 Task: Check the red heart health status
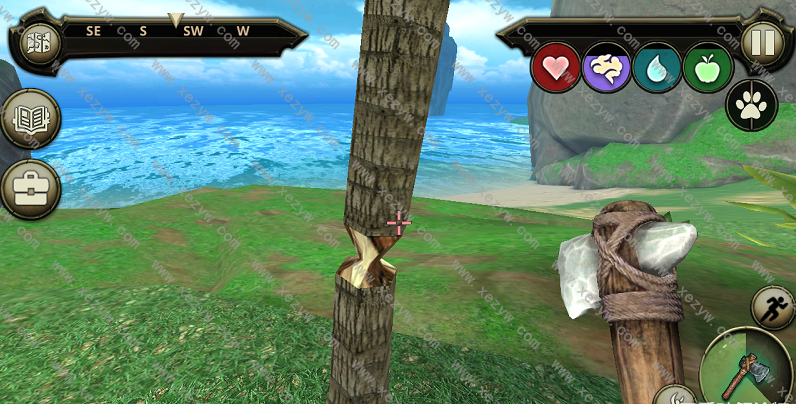click(555, 68)
